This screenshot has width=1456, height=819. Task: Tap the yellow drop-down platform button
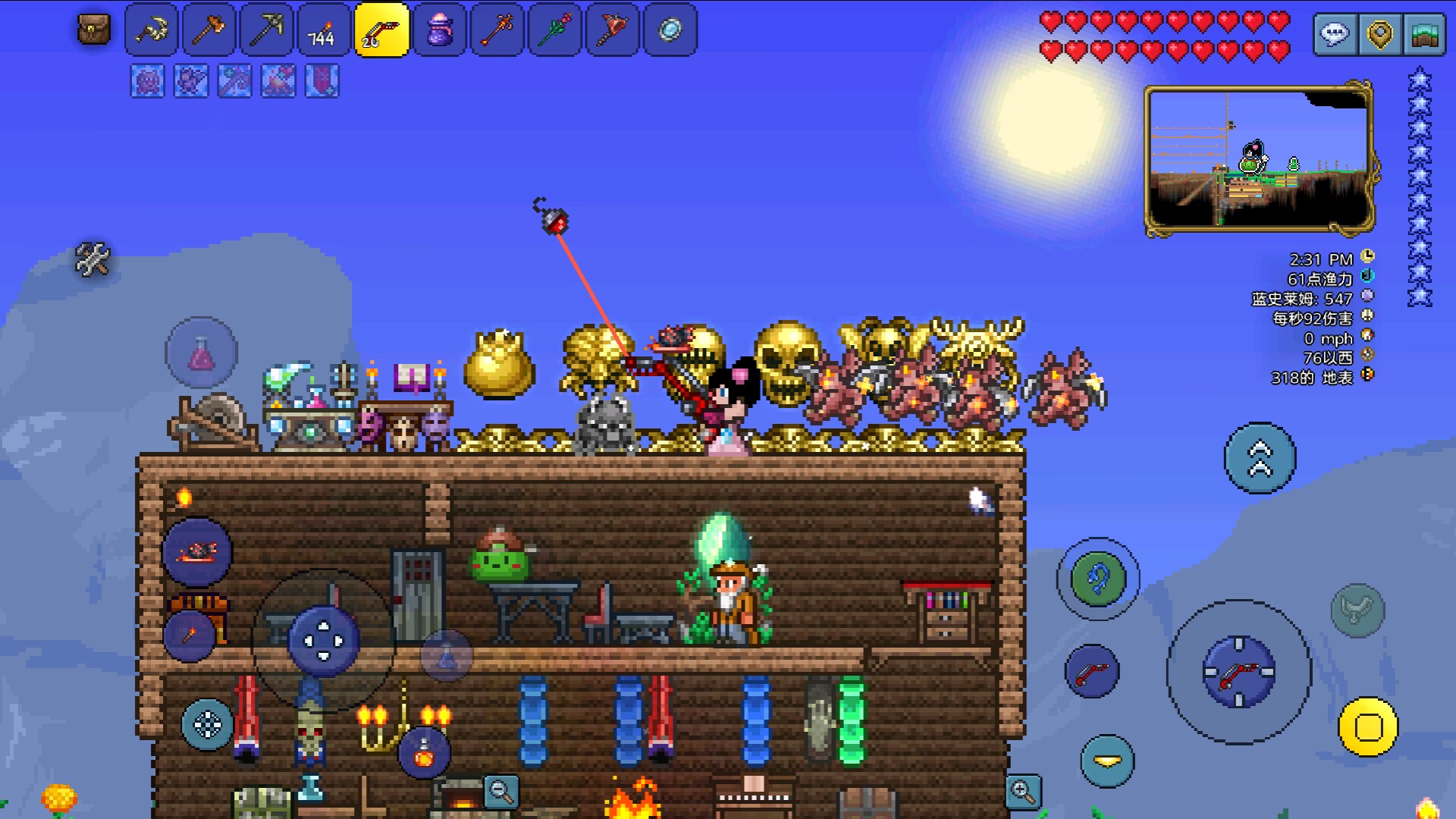point(1107,761)
